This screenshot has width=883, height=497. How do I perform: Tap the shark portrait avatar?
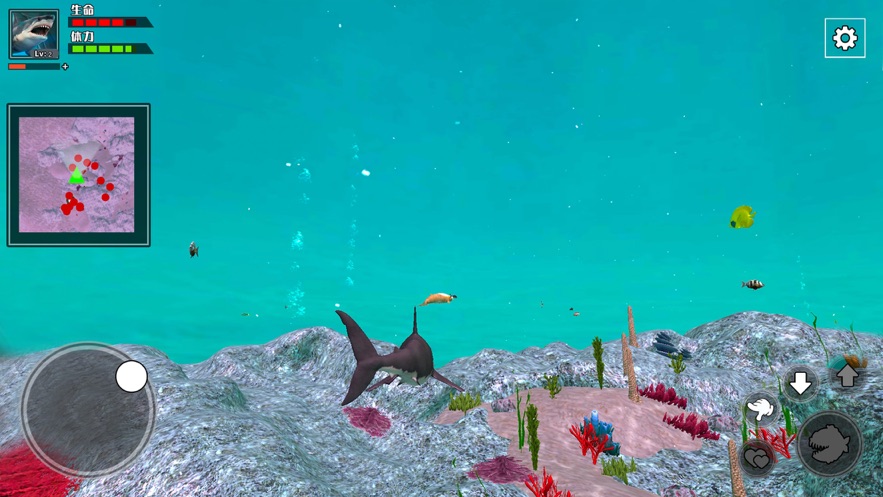pyautogui.click(x=34, y=34)
